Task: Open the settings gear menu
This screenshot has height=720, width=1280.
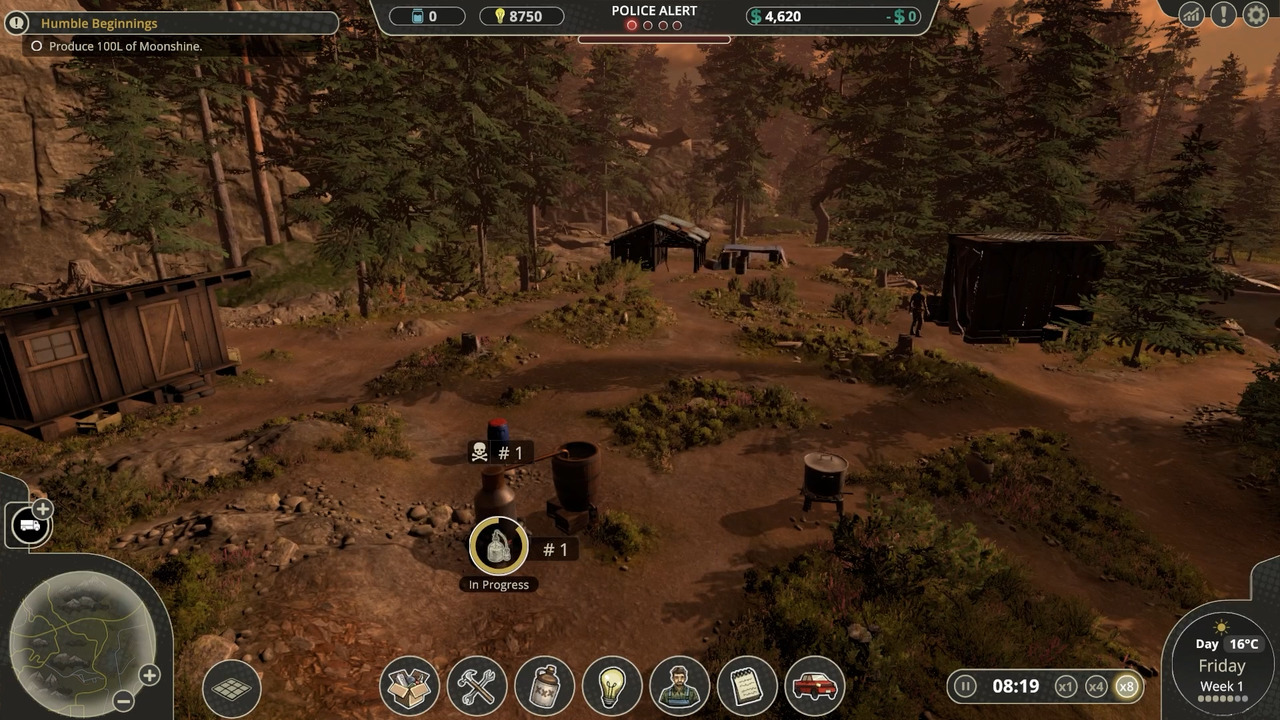Action: click(1255, 15)
